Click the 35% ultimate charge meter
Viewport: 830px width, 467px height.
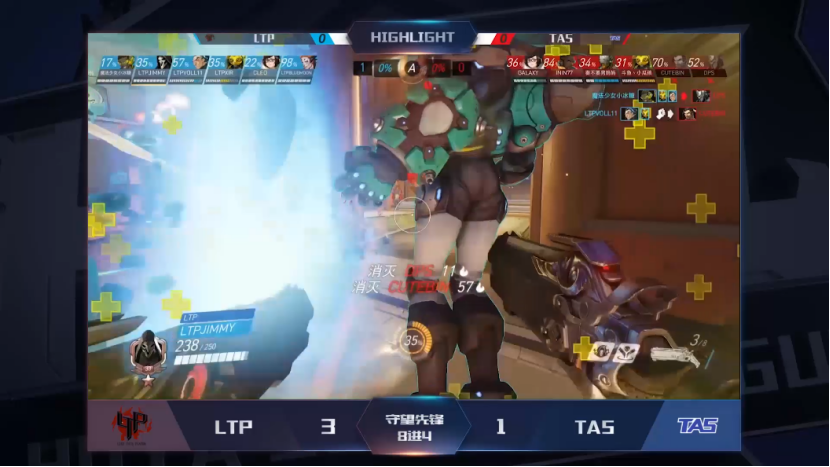pyautogui.click(x=411, y=339)
